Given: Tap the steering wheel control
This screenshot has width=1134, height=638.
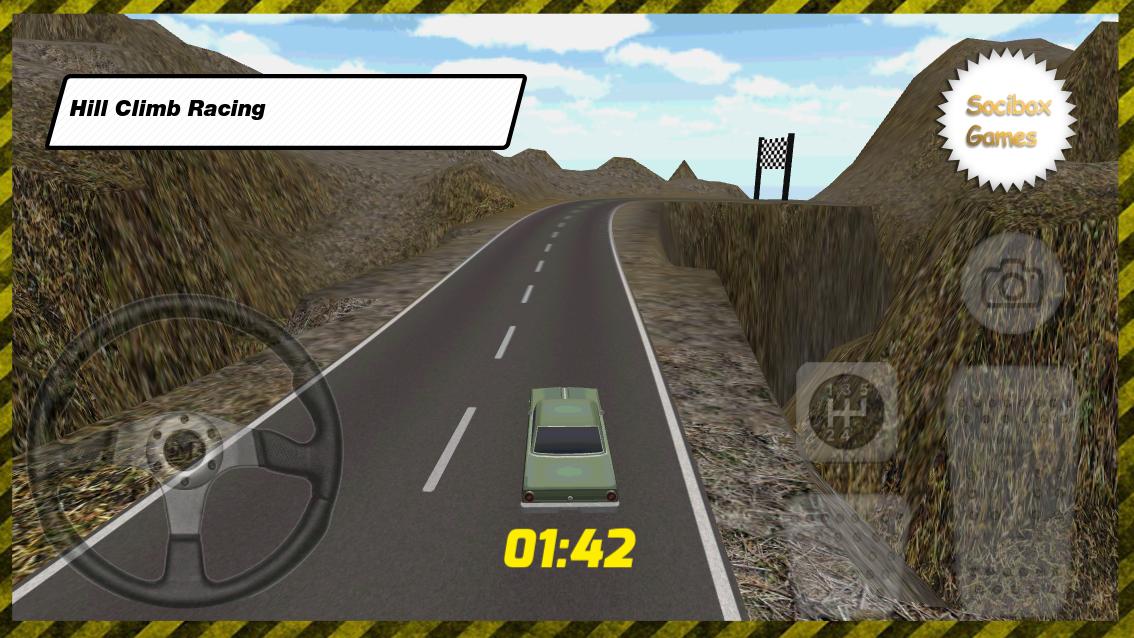Looking at the screenshot, I should tap(184, 452).
